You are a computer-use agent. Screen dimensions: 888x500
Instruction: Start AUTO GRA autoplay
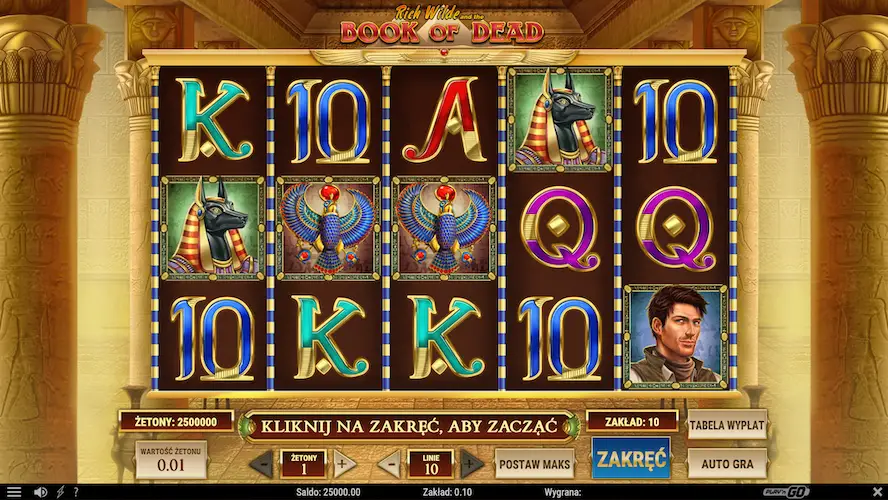pos(727,463)
